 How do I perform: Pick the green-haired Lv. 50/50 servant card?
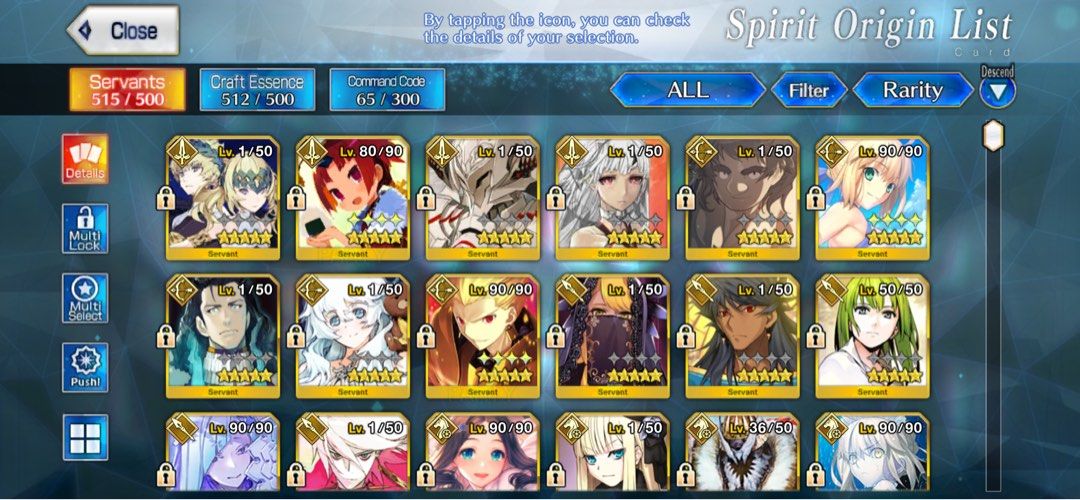click(872, 335)
